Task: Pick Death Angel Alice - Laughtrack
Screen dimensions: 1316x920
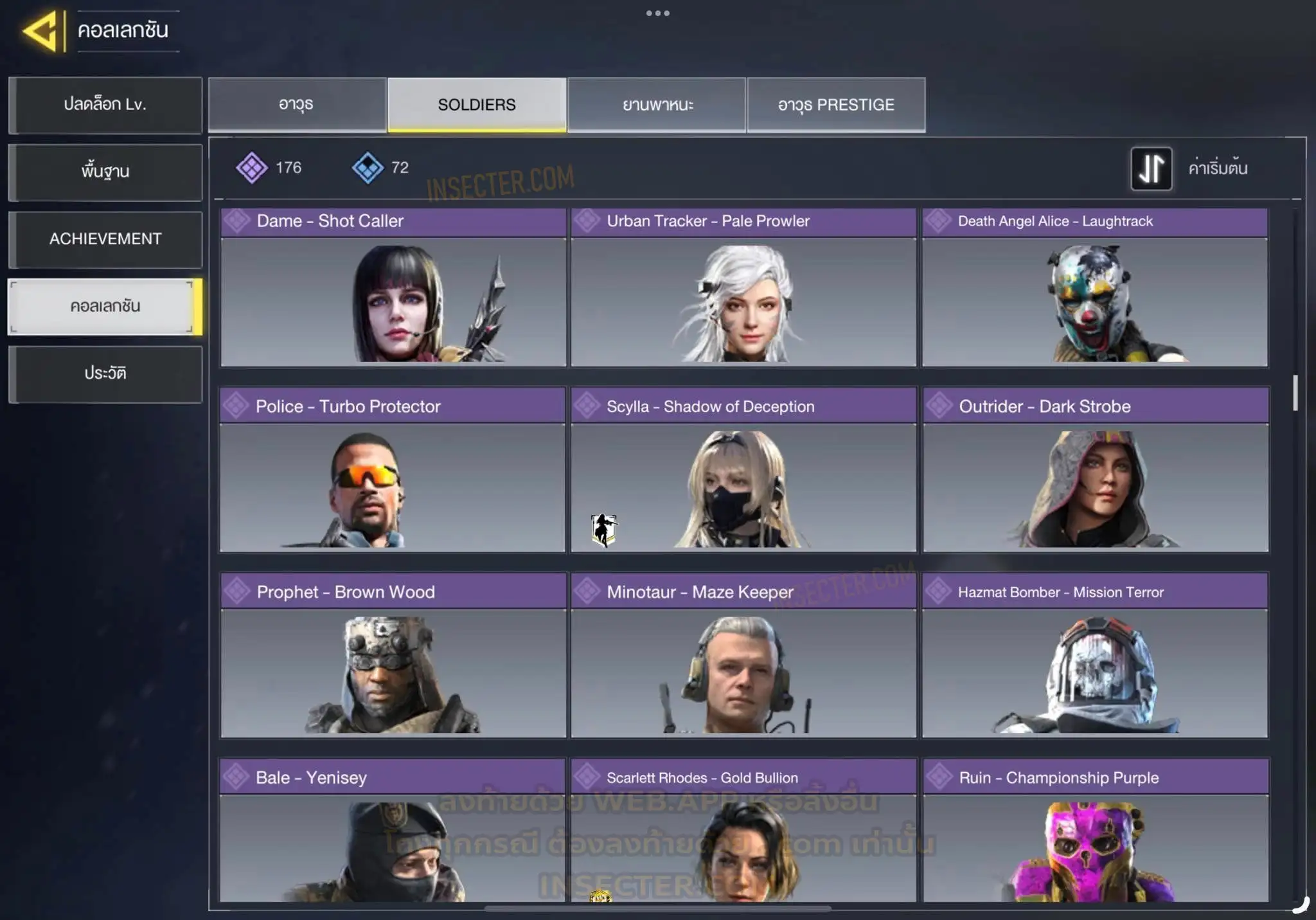Action: [x=1095, y=287]
